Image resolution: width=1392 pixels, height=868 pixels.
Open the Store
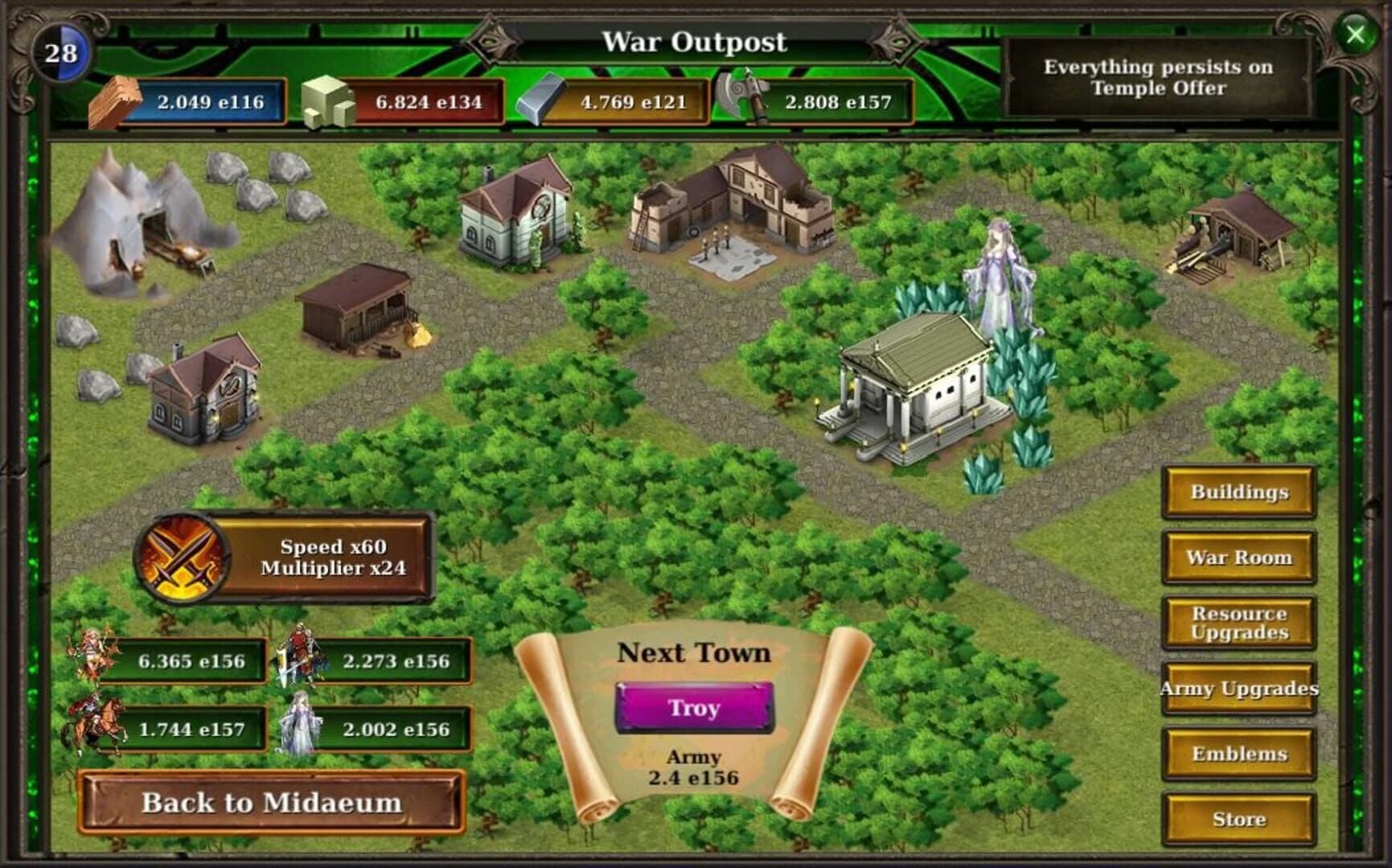click(x=1238, y=820)
